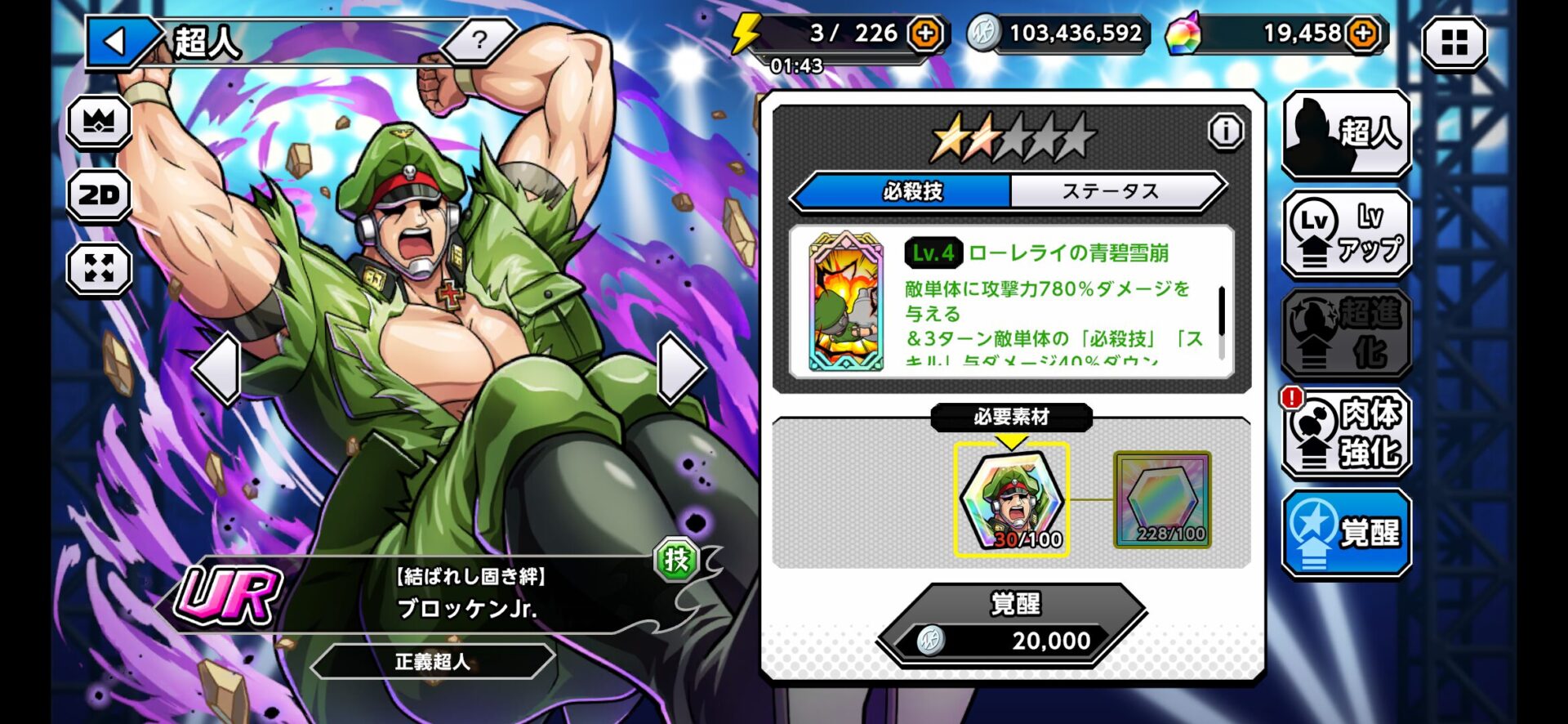
Task: Select the ローレライの青碧雪崩 skill card
Action: 846,302
